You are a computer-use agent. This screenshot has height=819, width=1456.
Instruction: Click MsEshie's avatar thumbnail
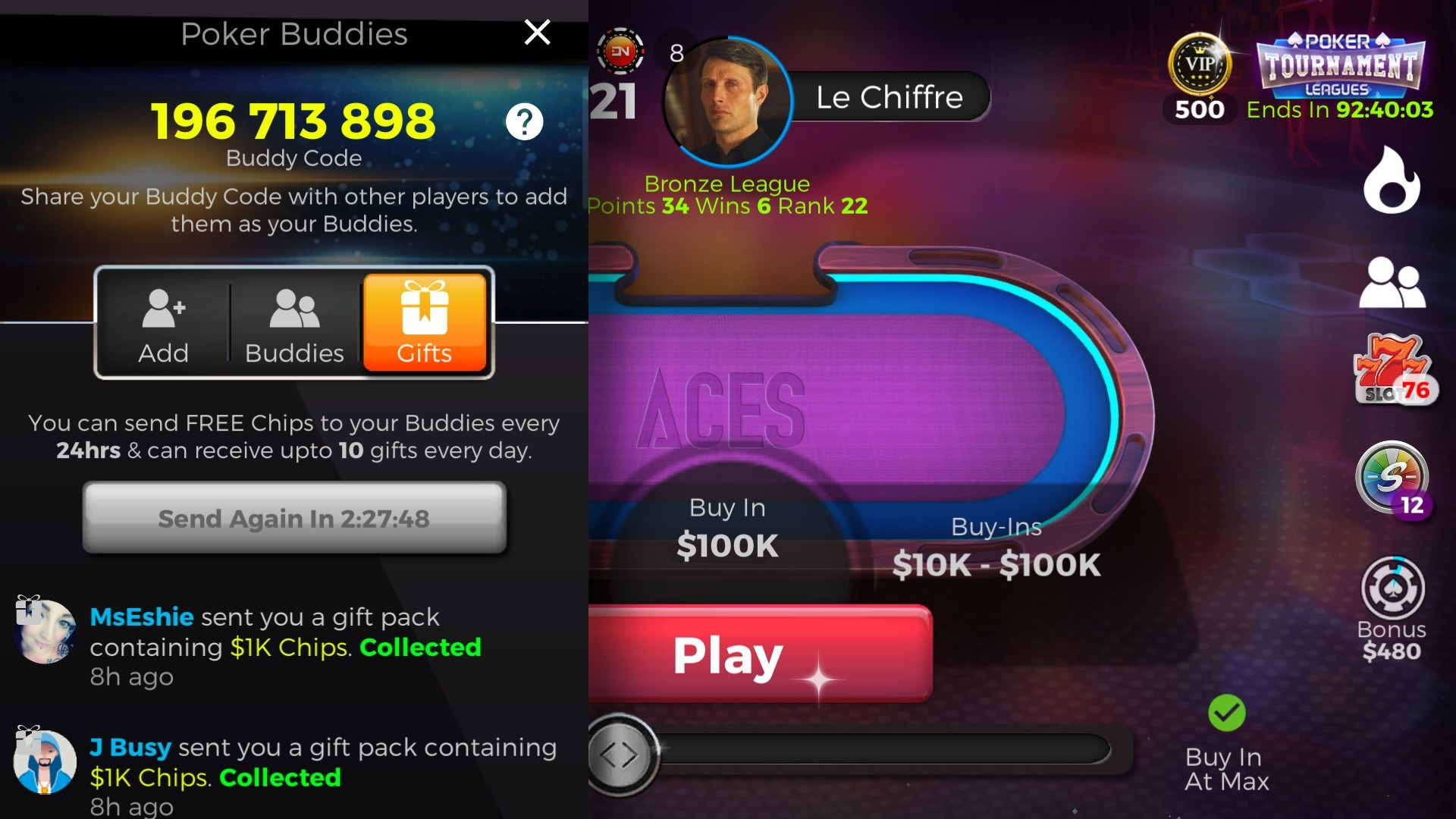click(x=43, y=629)
